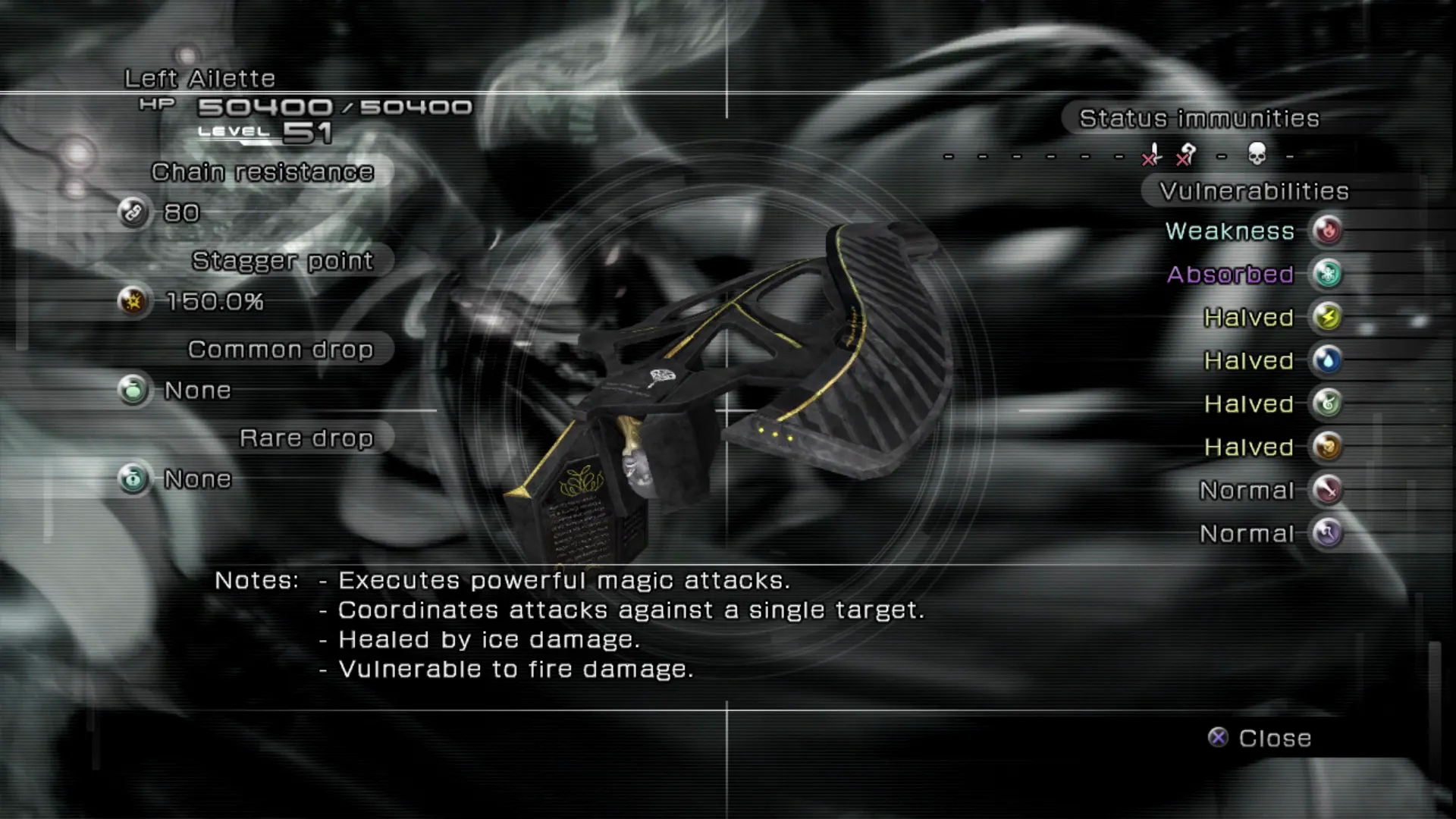Select the orange earth element icon
1456x819 pixels.
click(x=1327, y=447)
